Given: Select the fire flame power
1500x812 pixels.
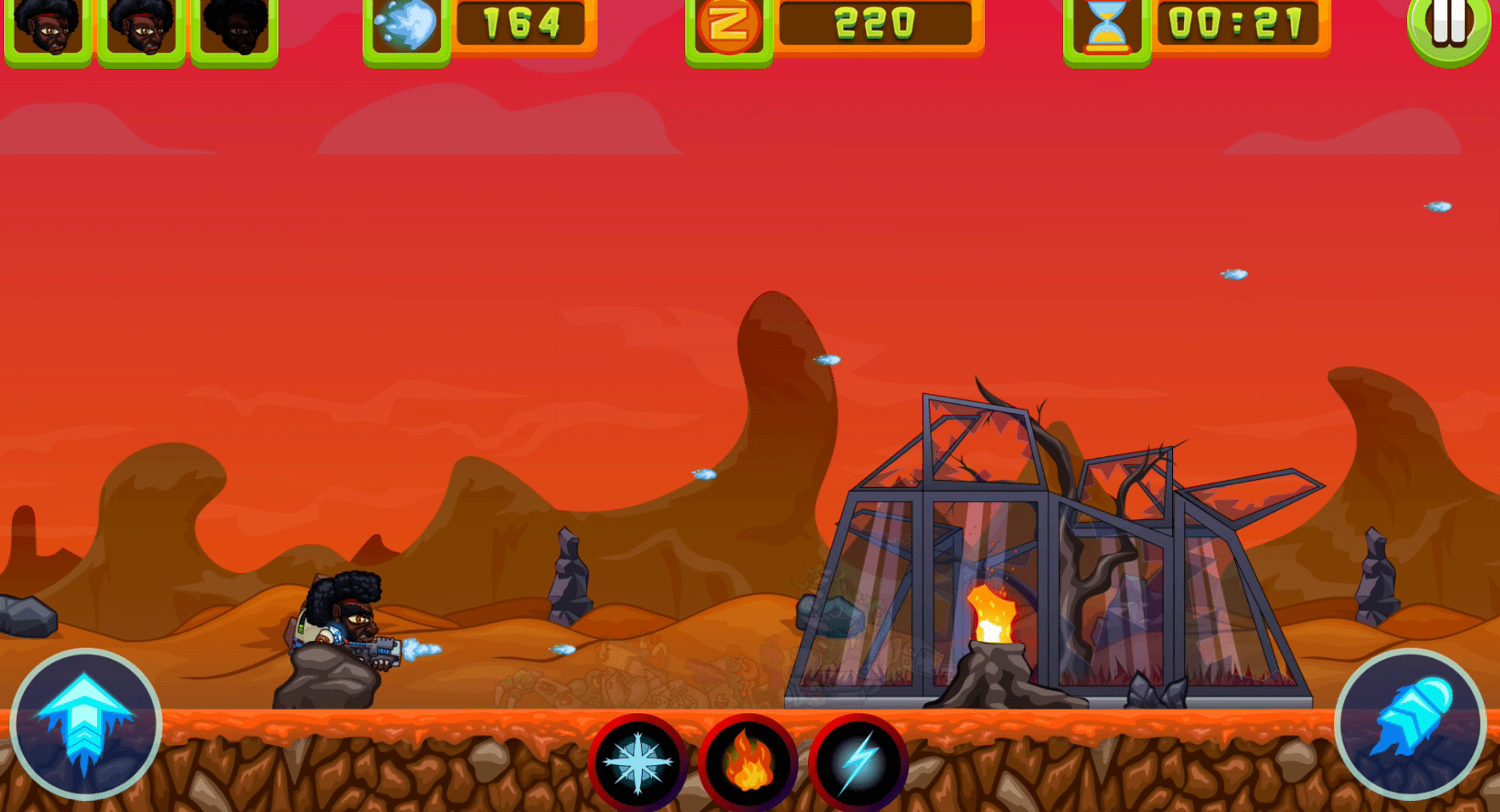Looking at the screenshot, I should (747, 763).
